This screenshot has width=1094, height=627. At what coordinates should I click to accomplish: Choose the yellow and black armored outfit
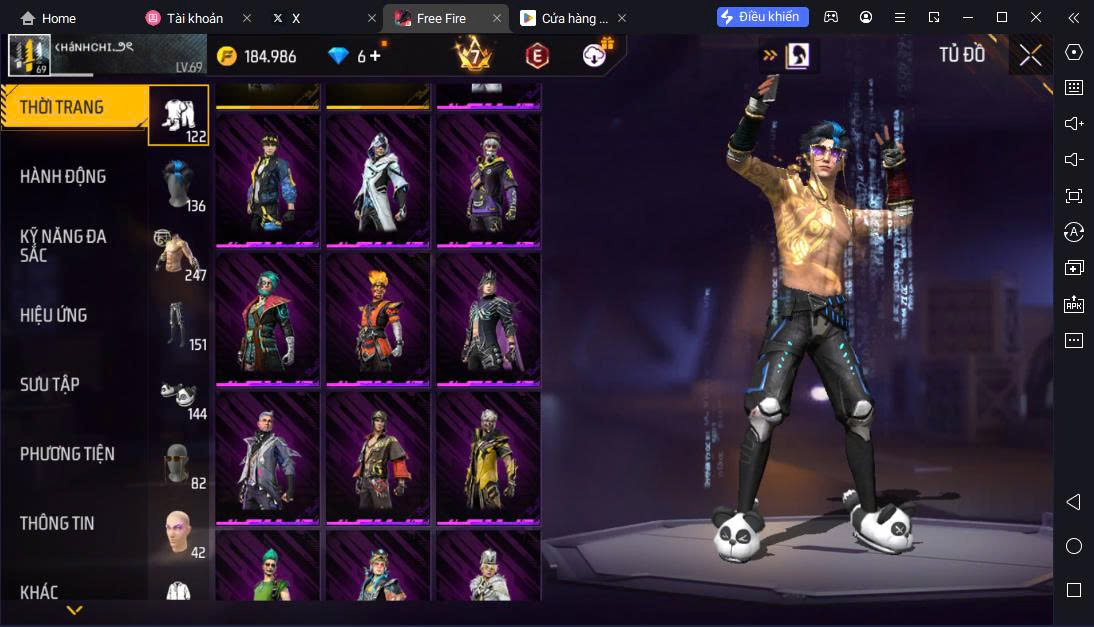(488, 457)
